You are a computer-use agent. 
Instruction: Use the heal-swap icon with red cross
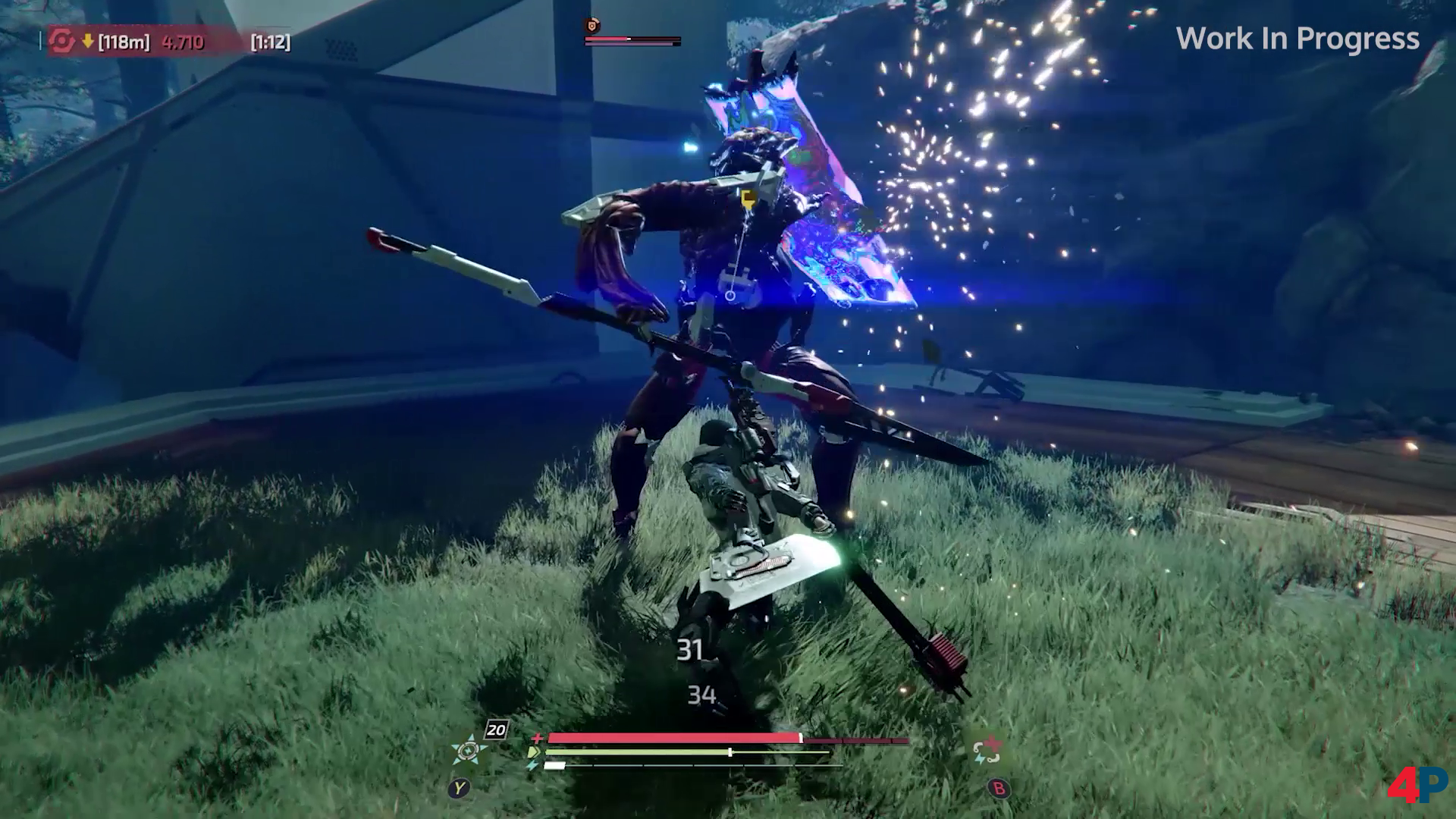click(x=987, y=751)
